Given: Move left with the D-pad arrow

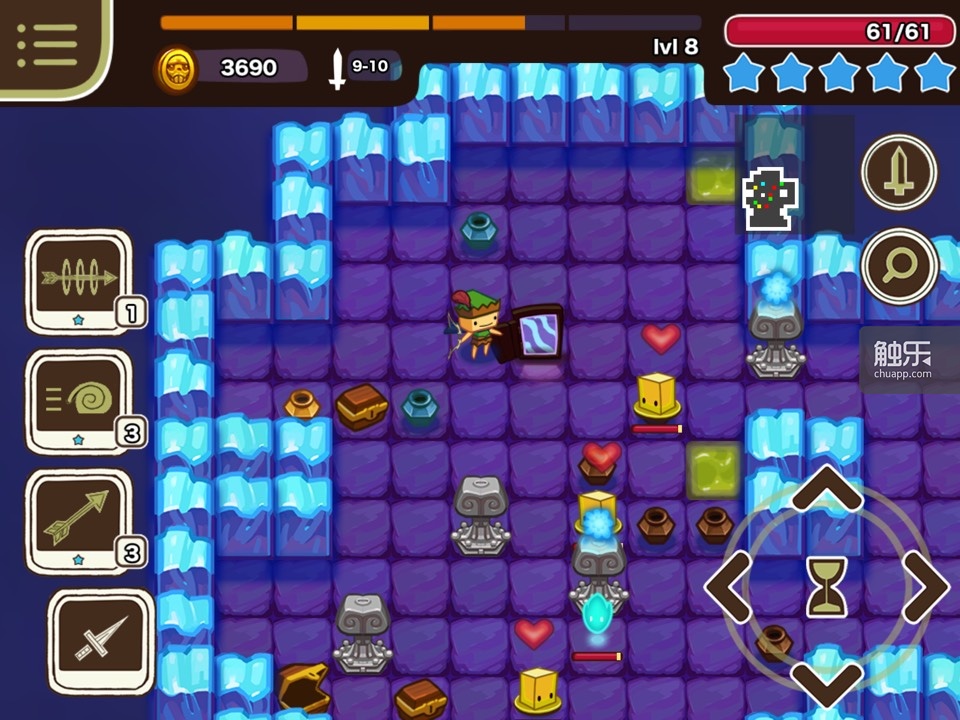Looking at the screenshot, I should click(x=731, y=586).
